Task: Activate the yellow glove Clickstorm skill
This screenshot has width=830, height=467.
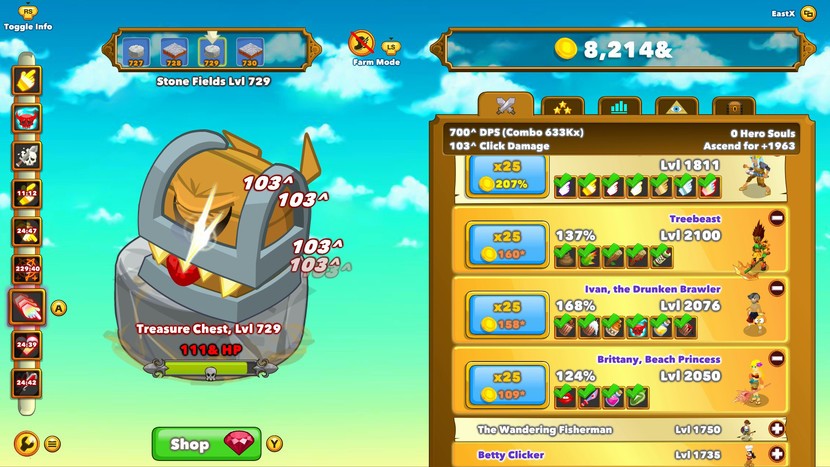Action: coord(26,81)
